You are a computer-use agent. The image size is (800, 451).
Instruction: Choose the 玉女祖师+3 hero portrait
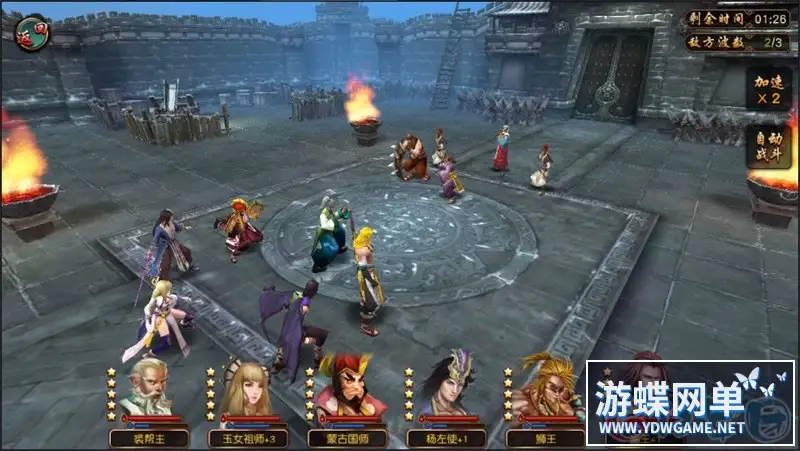pyautogui.click(x=245, y=391)
